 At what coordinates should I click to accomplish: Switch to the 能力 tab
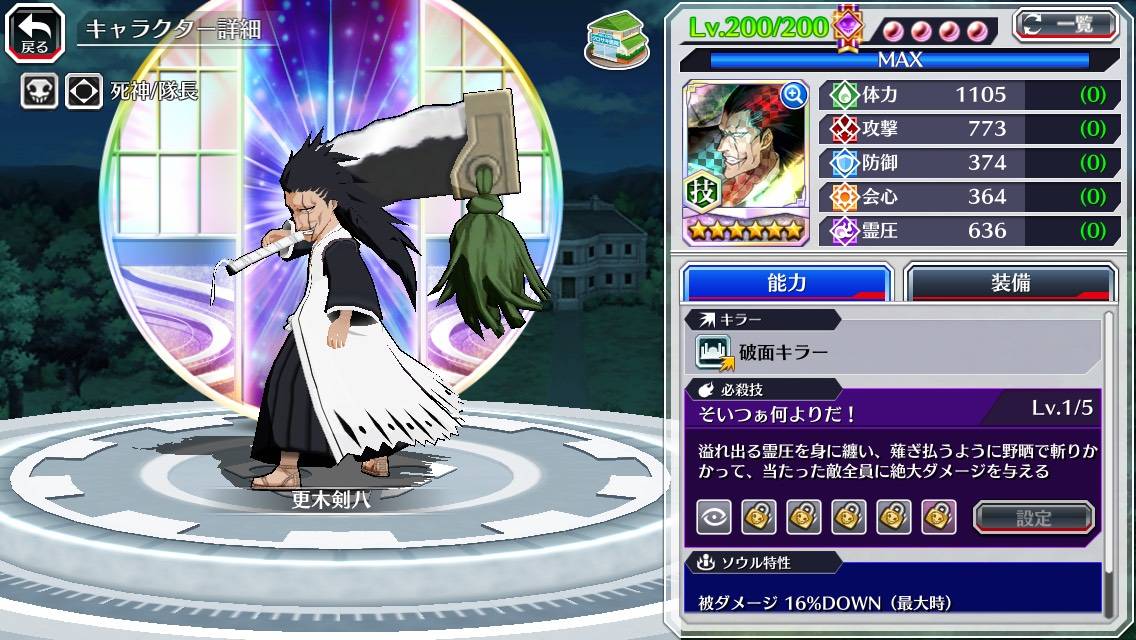787,283
